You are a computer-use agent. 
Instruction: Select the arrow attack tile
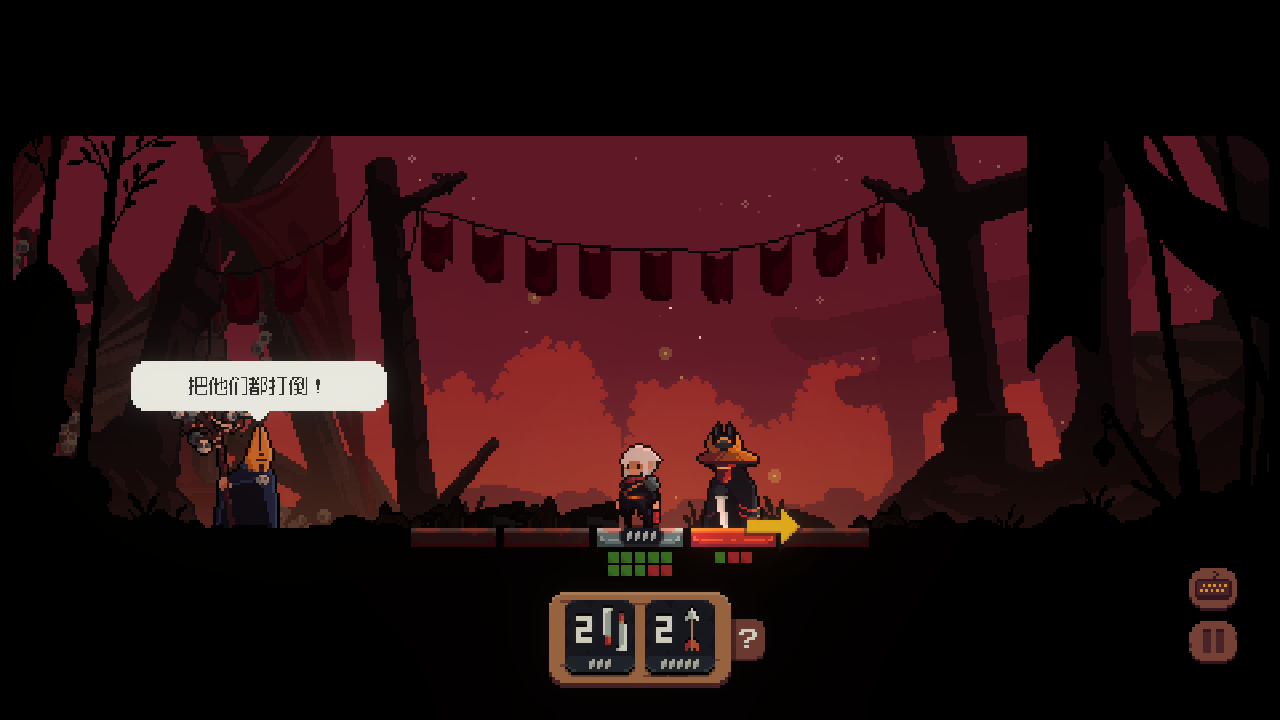680,637
